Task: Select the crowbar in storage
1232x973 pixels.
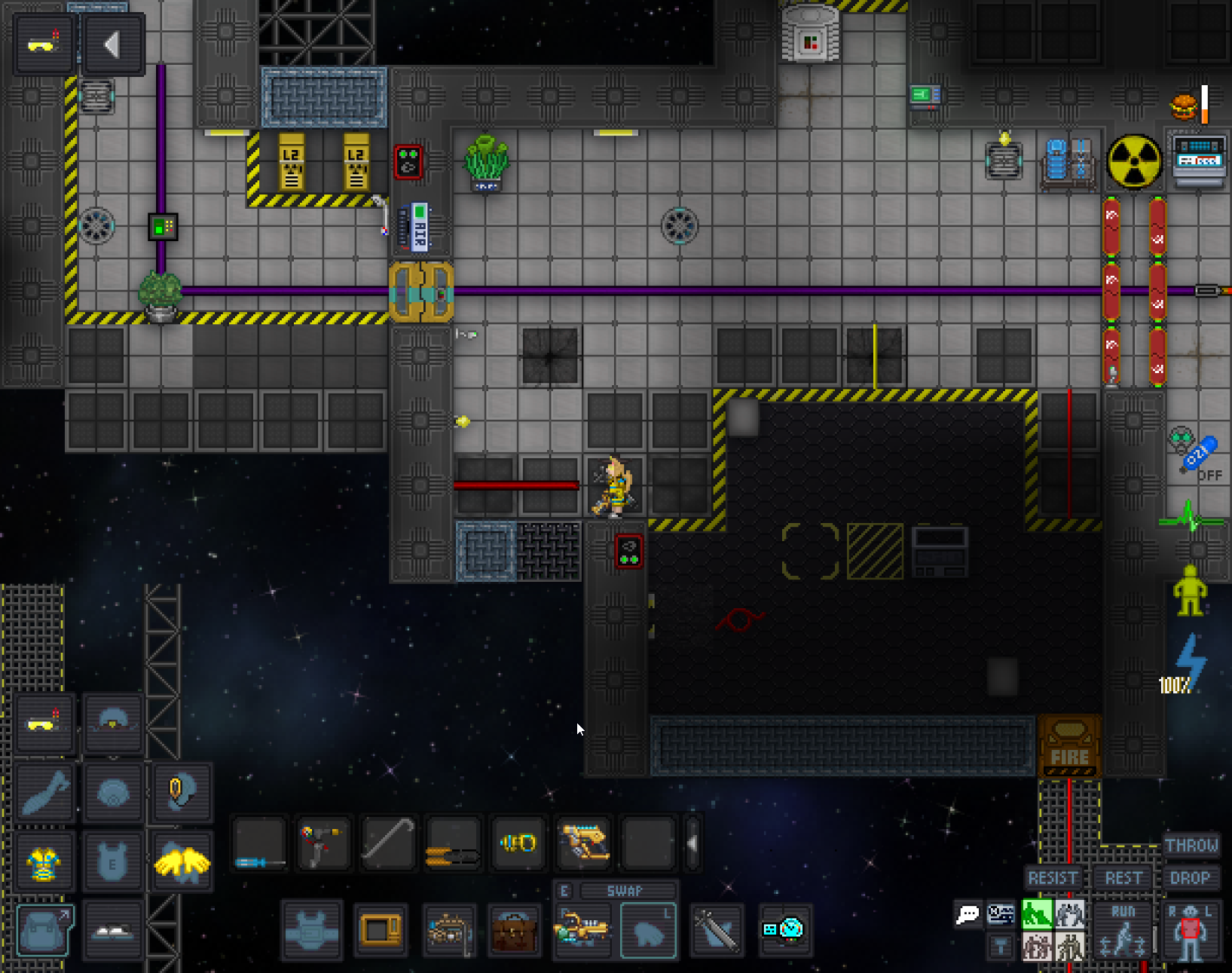Action: click(388, 842)
